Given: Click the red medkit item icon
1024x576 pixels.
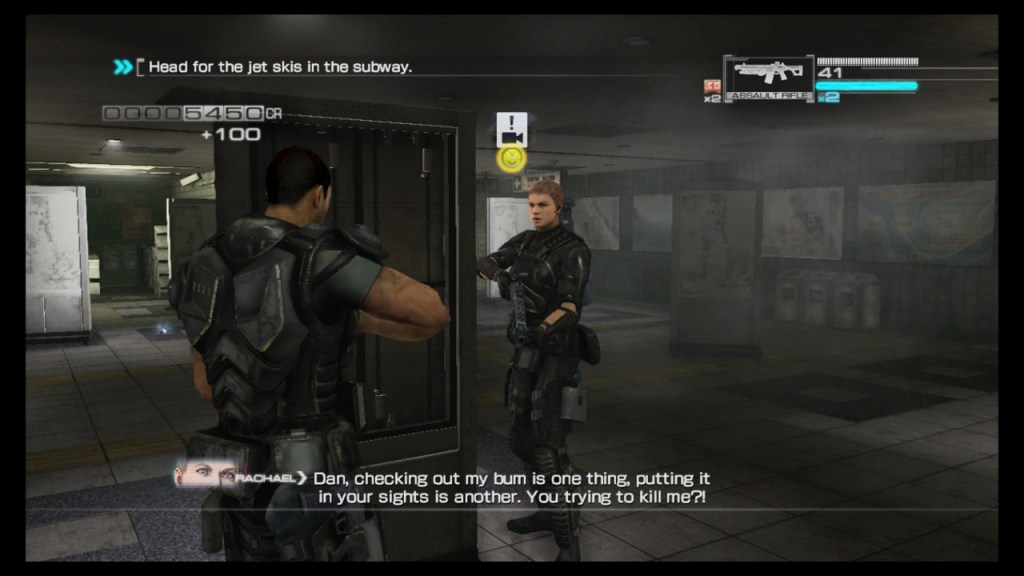Looking at the screenshot, I should 712,86.
